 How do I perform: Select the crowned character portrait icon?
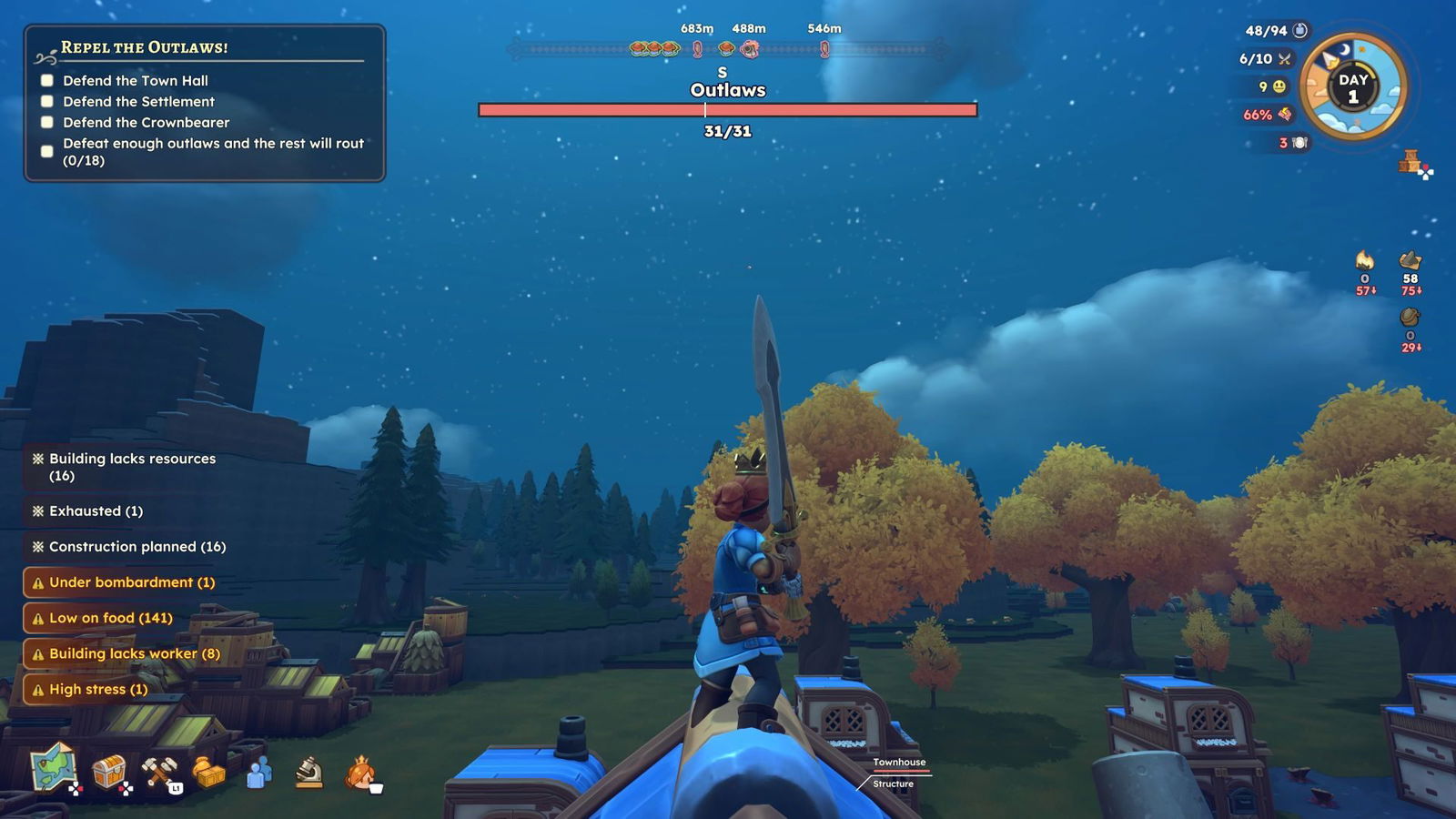361,773
